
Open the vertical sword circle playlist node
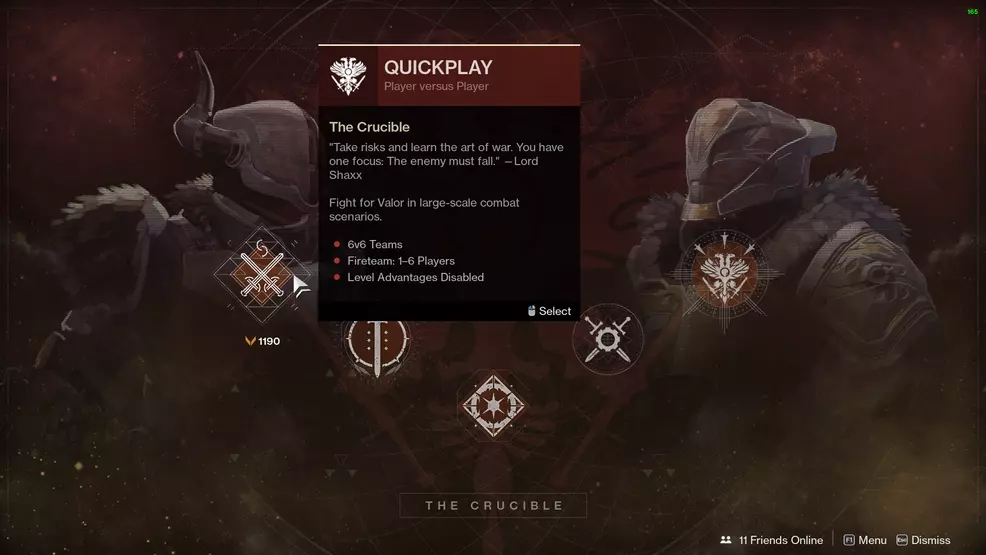[376, 342]
